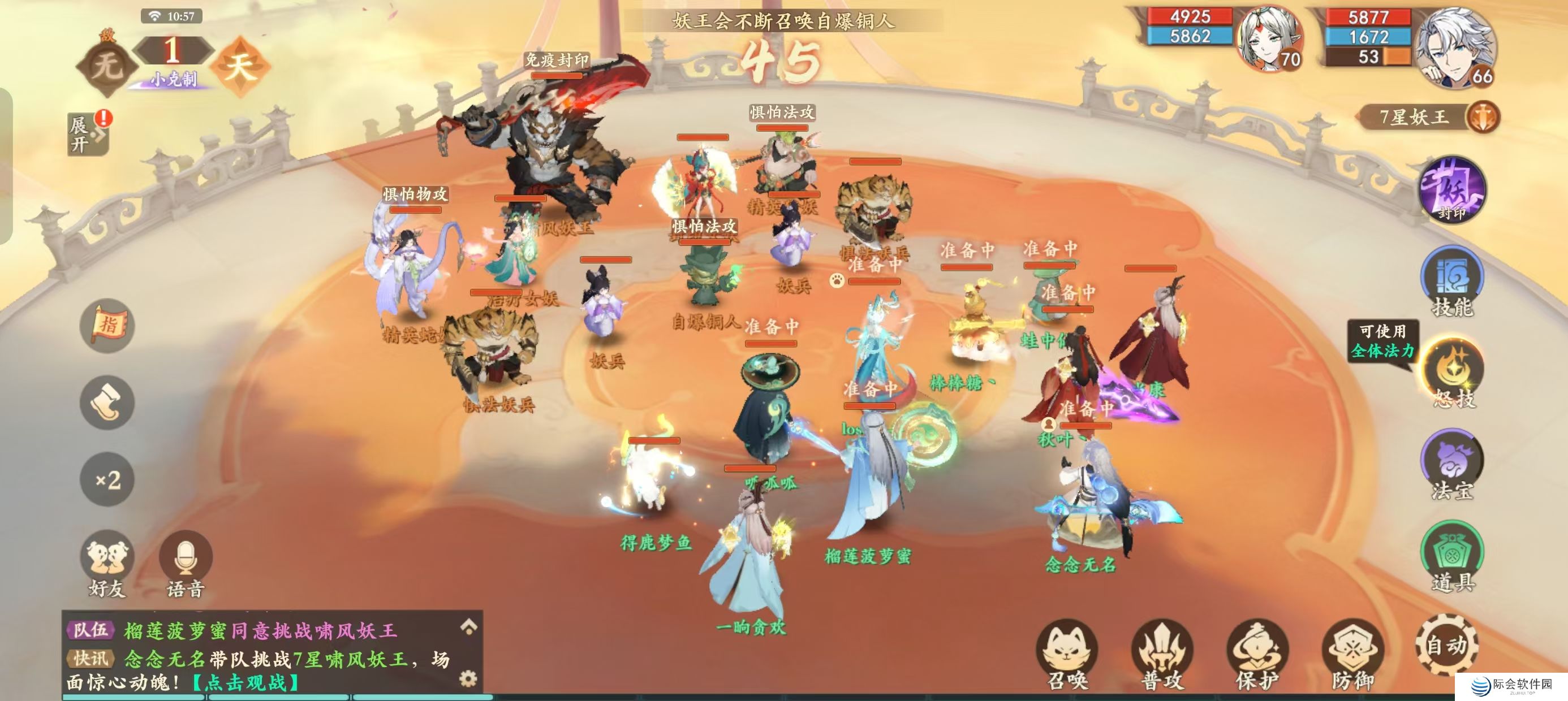Image resolution: width=1568 pixels, height=701 pixels.
Task: Activate the 怒技 rage skill
Action: pyautogui.click(x=1453, y=373)
